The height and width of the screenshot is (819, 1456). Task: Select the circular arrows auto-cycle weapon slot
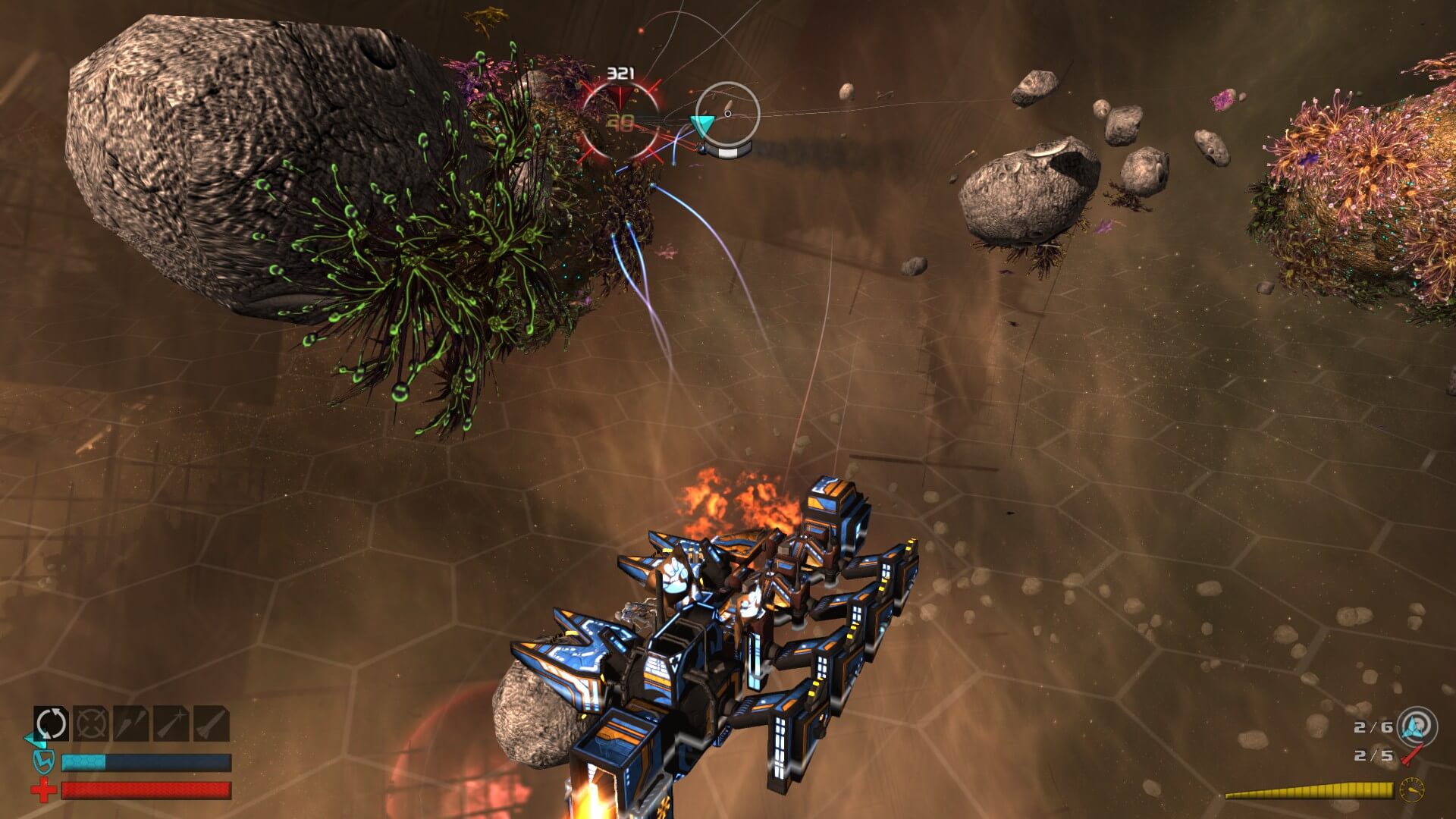point(52,723)
